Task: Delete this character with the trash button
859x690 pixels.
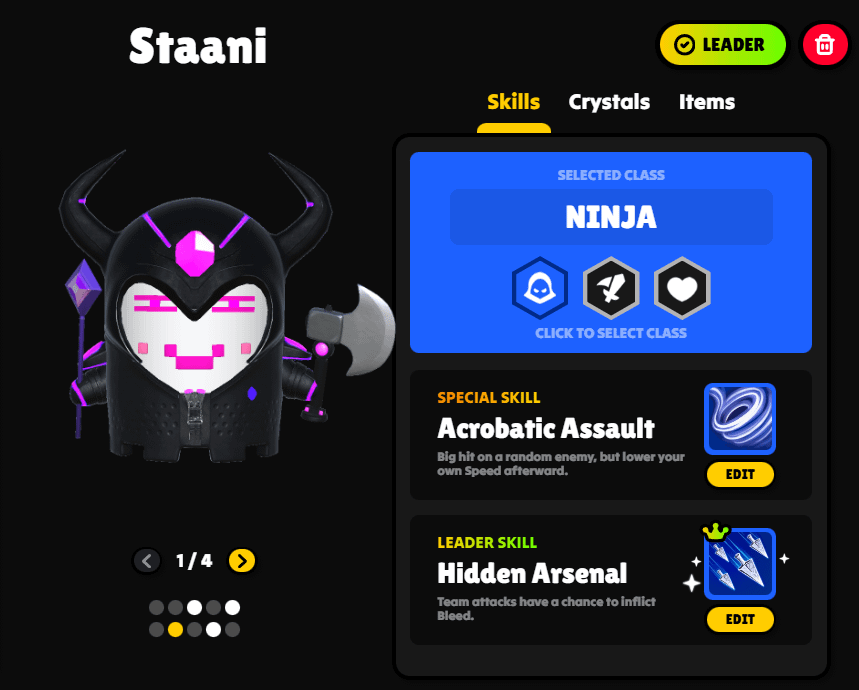Action: coord(824,45)
